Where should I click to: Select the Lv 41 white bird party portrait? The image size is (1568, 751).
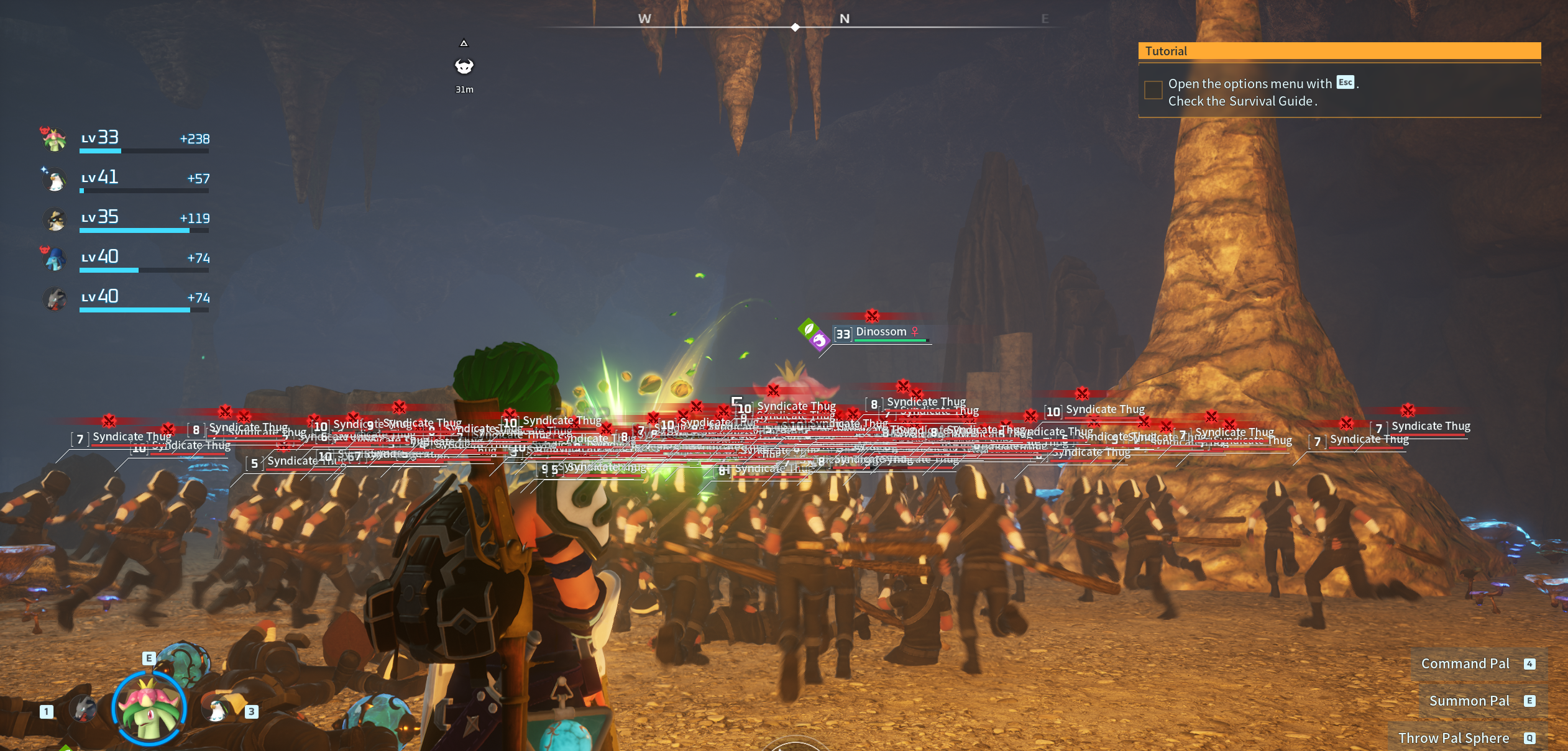click(x=55, y=179)
